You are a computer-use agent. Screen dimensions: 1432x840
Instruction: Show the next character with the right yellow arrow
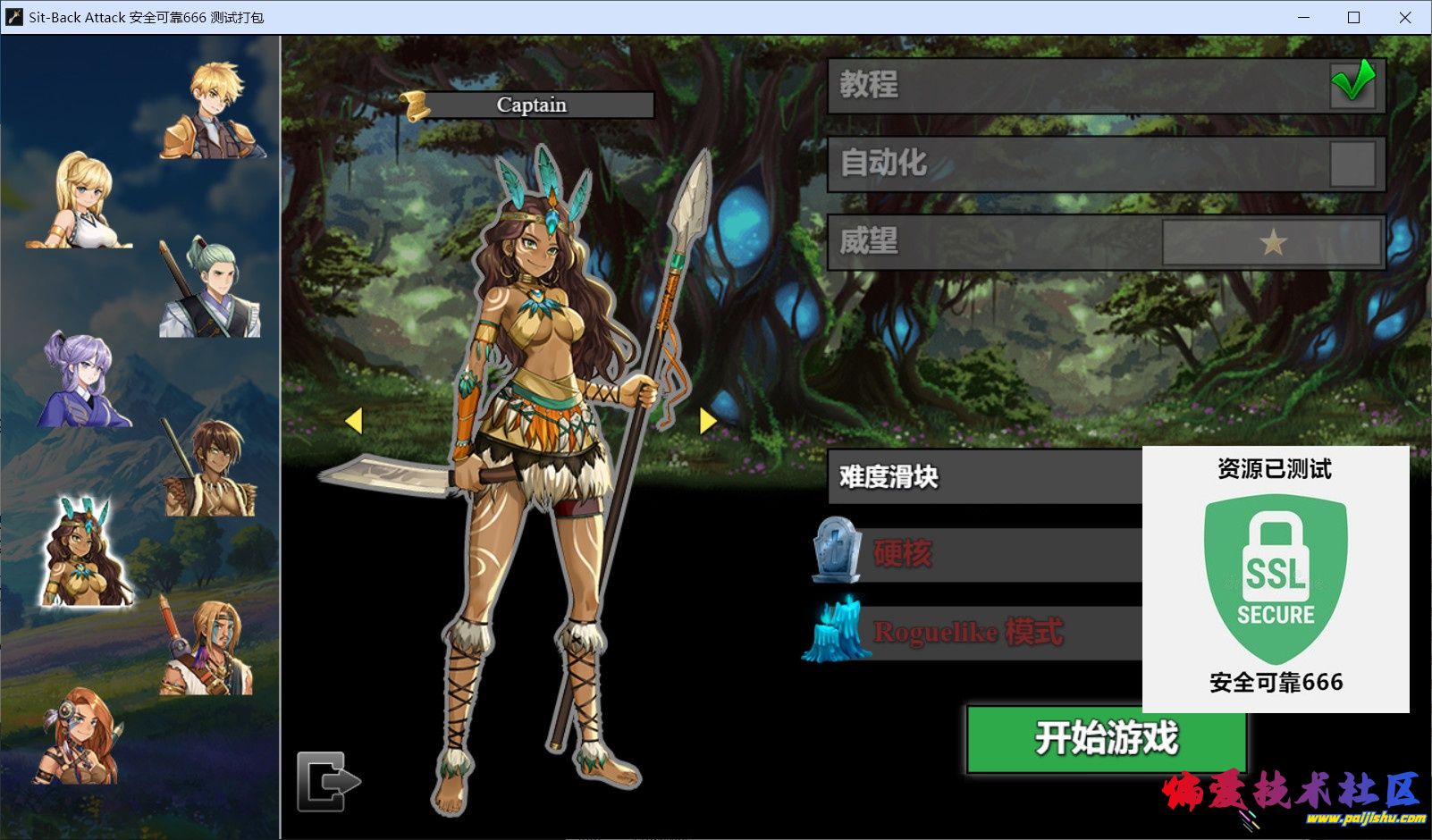point(708,420)
